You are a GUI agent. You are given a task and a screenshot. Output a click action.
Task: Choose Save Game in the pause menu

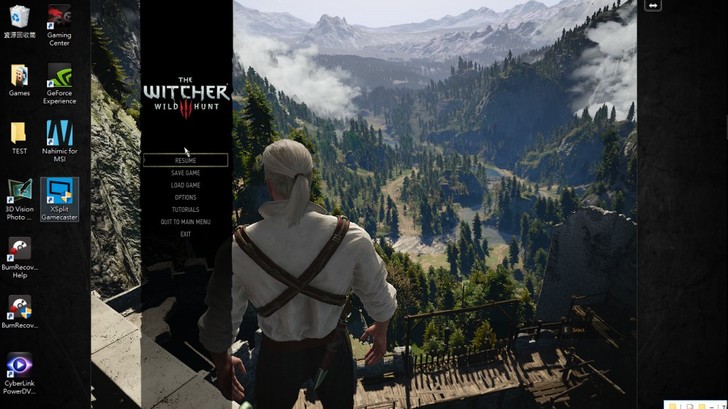[x=185, y=173]
